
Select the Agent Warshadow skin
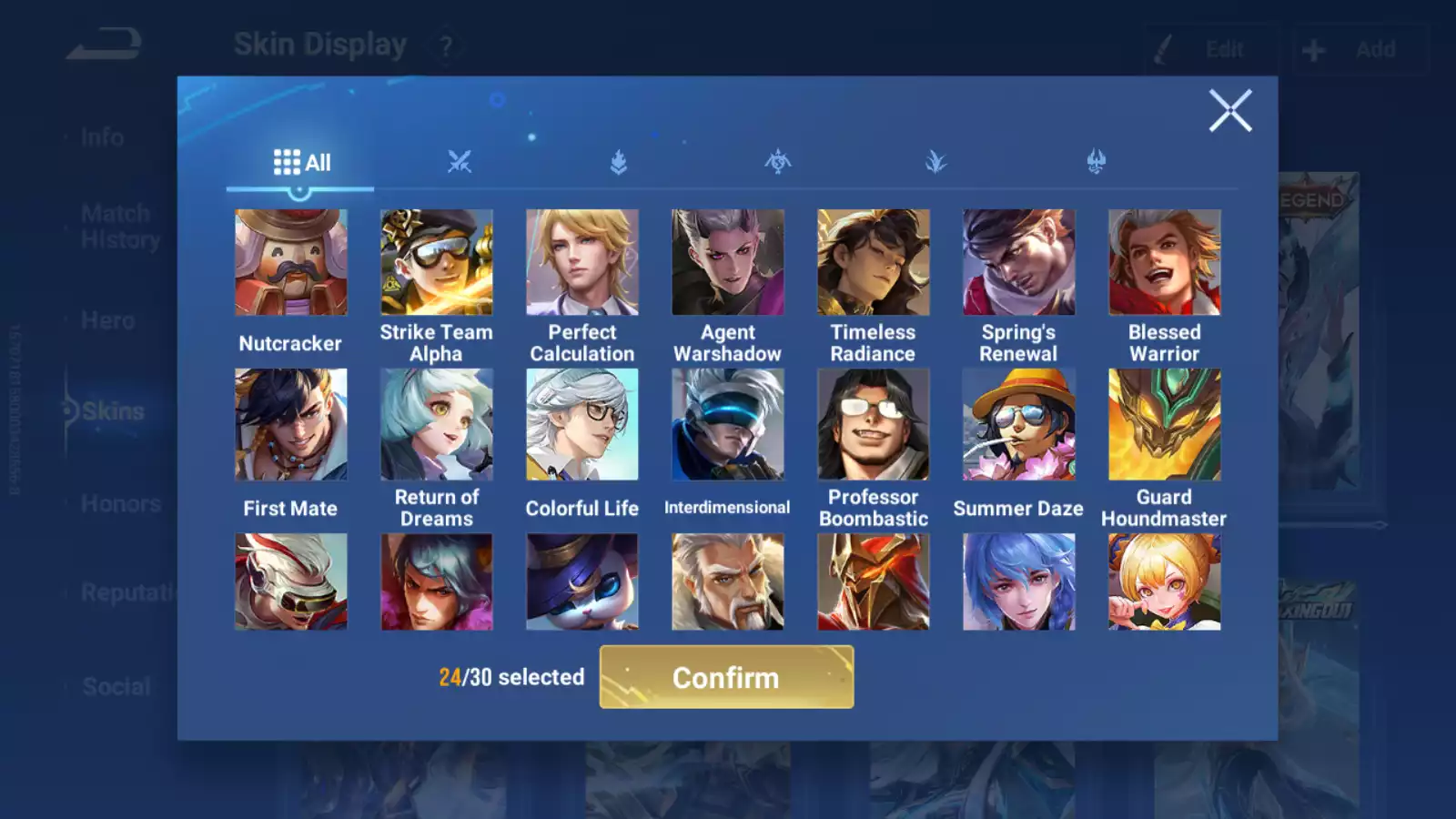727,263
